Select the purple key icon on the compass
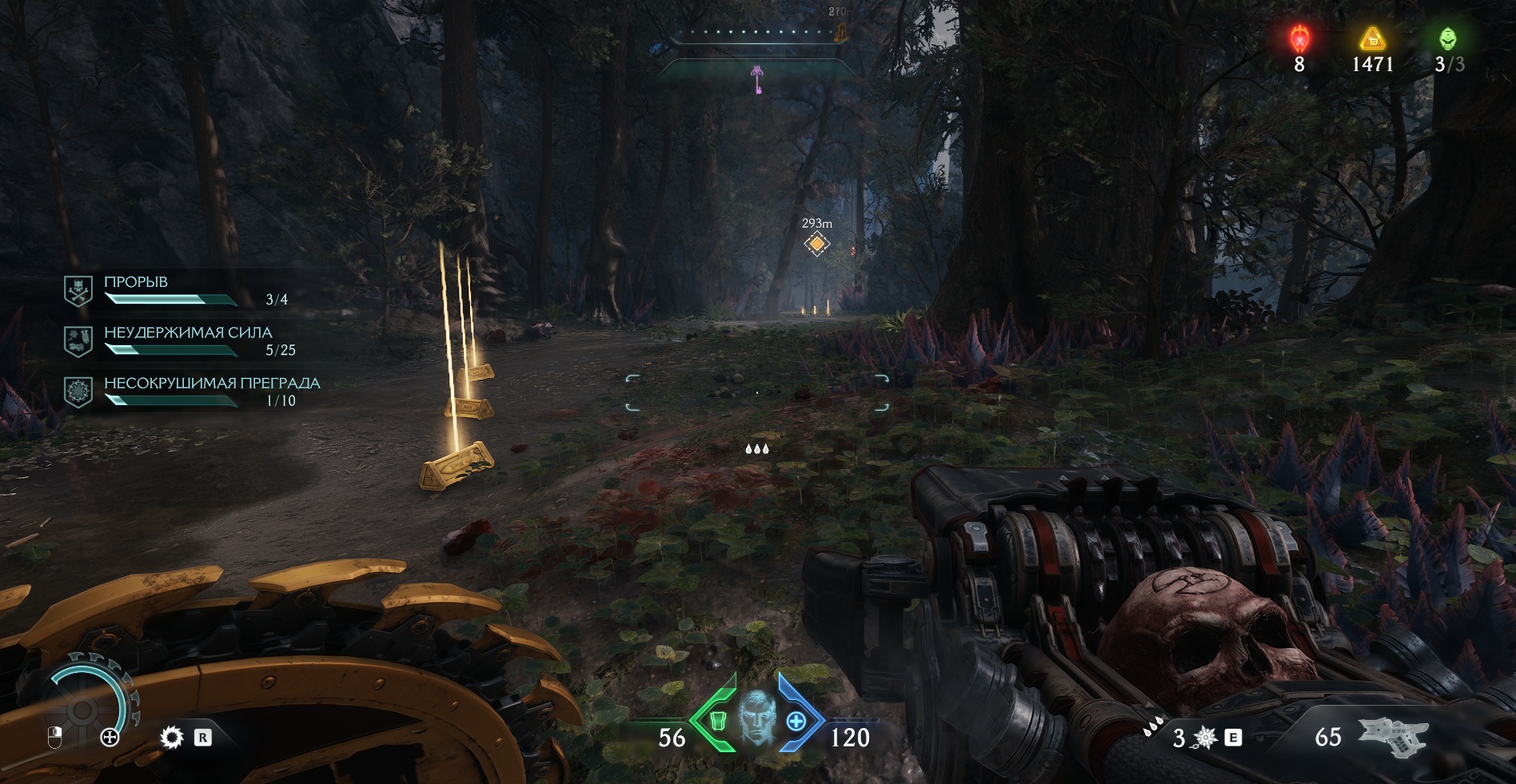 (x=756, y=79)
